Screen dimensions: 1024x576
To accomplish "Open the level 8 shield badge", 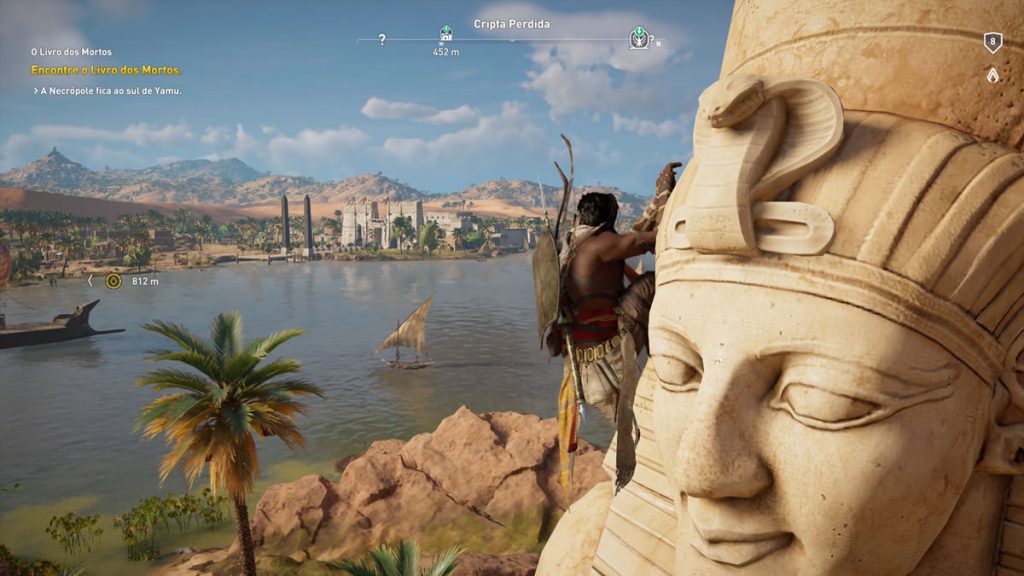I will 992,42.
